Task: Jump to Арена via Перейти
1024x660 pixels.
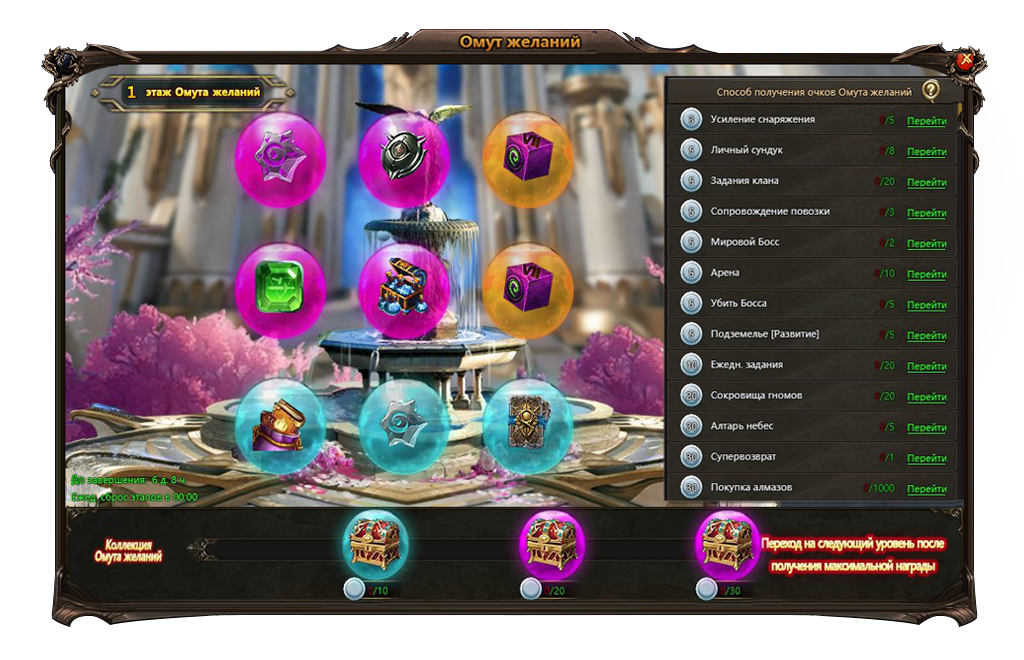Action: (x=926, y=274)
